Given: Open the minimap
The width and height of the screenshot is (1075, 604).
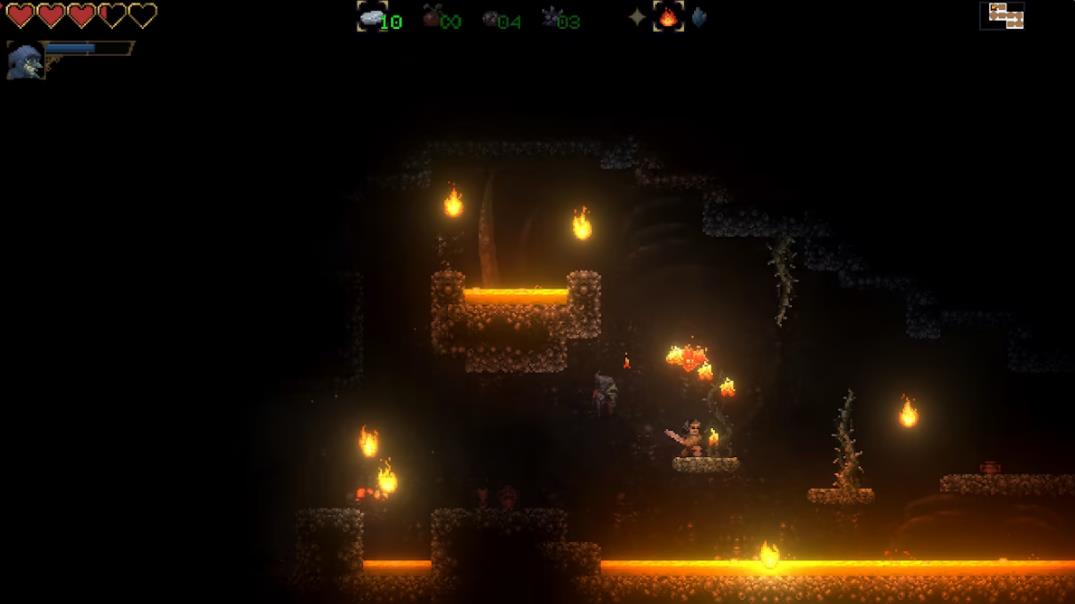Looking at the screenshot, I should coord(1003,15).
